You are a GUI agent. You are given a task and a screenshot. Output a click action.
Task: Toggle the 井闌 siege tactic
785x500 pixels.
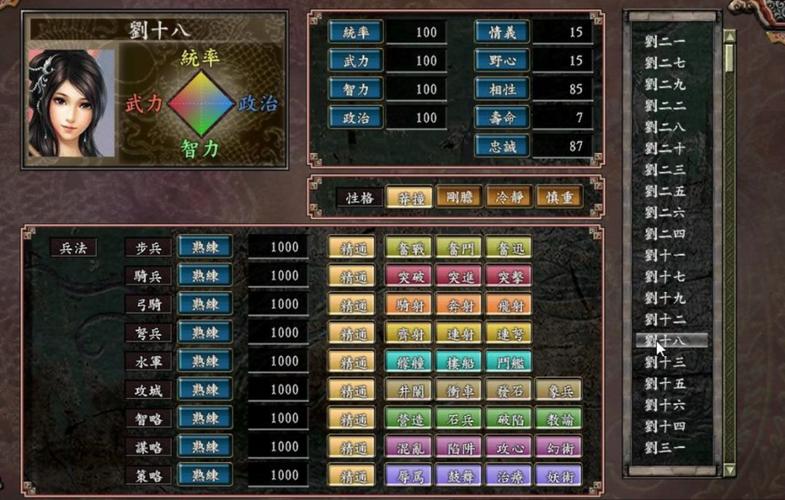408,390
